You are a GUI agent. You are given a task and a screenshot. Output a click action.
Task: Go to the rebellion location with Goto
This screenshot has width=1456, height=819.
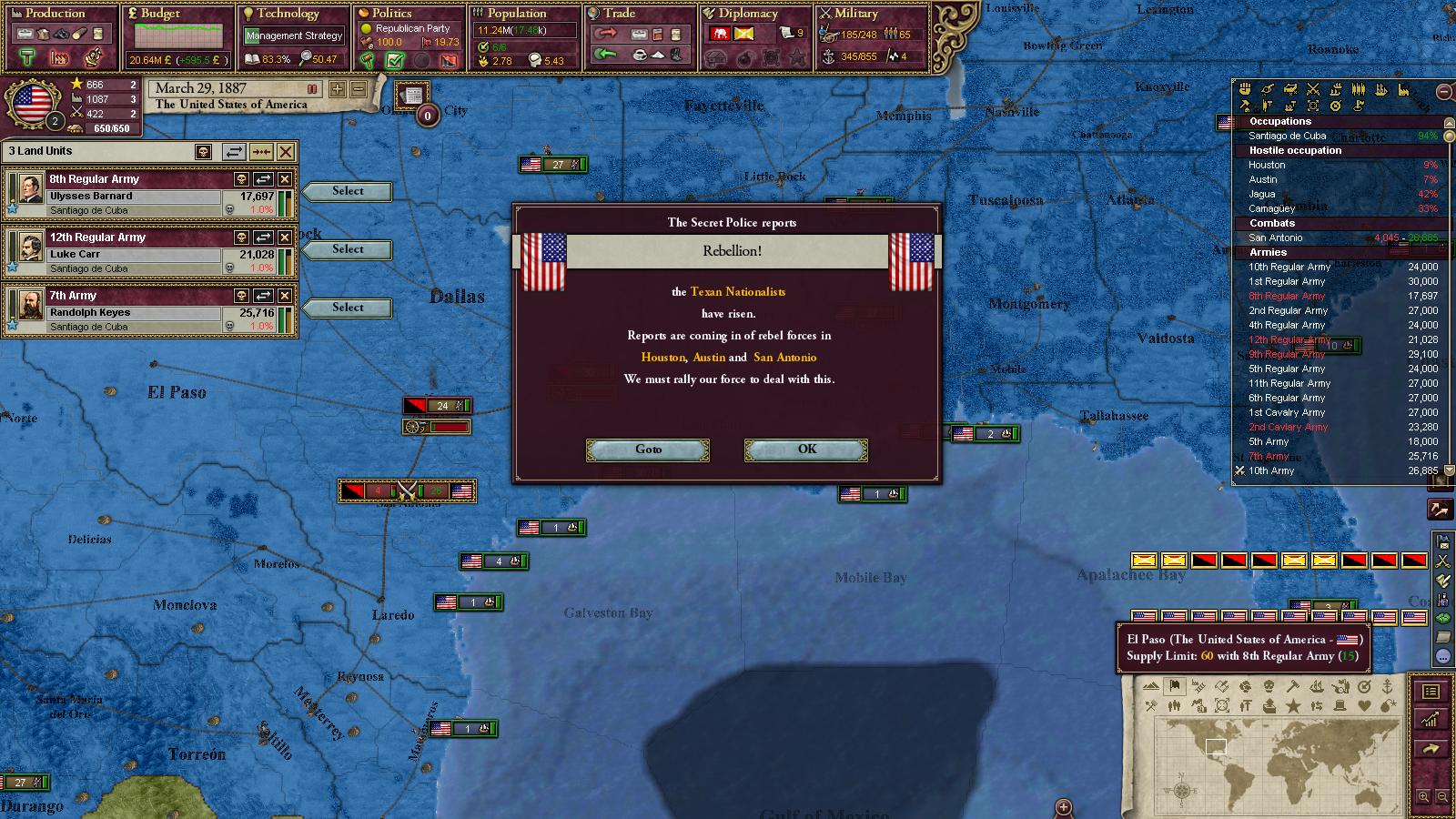coord(648,450)
